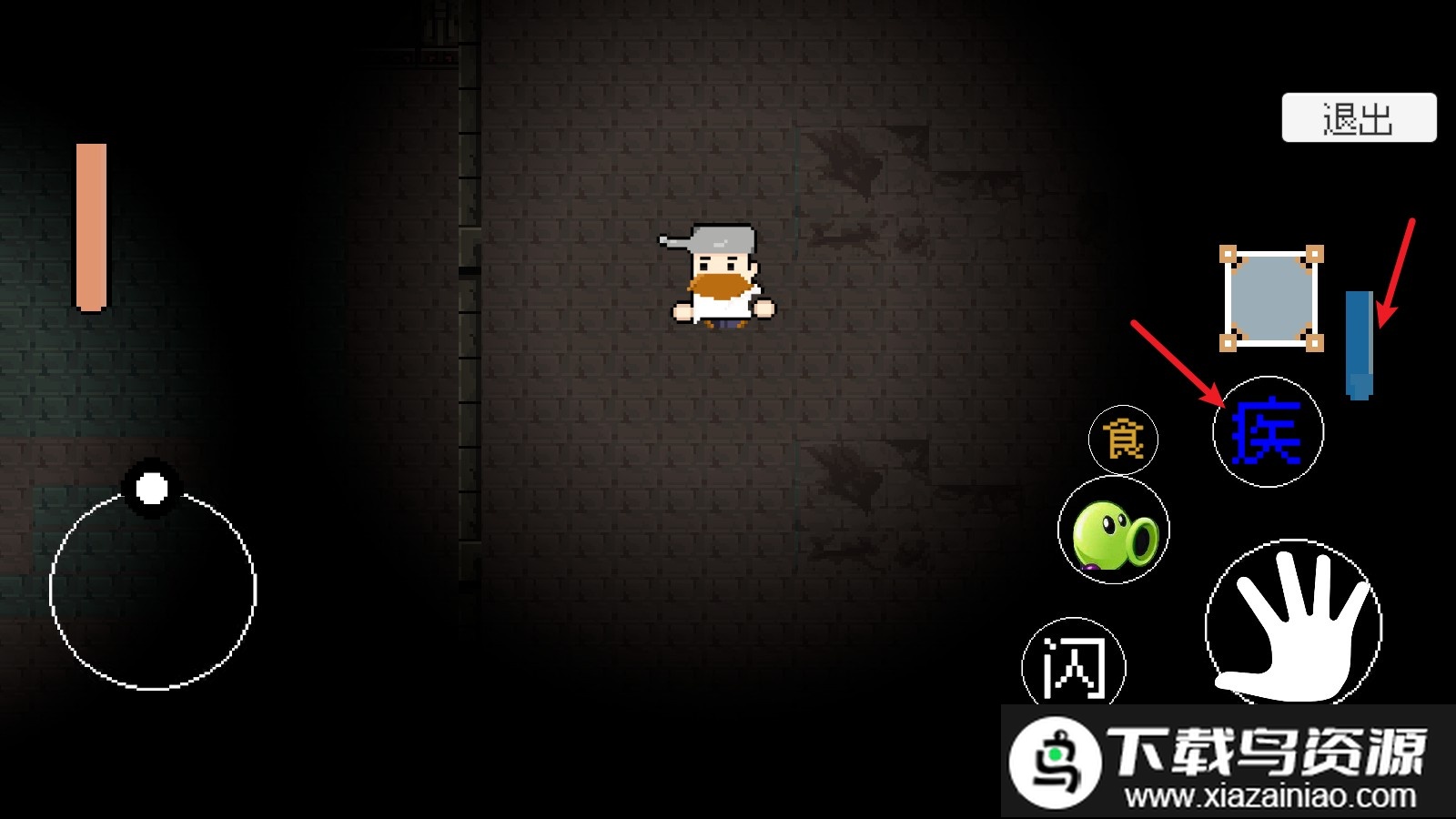This screenshot has height=819, width=1456.
Task: Select the gray square item slot
Action: tap(1270, 298)
